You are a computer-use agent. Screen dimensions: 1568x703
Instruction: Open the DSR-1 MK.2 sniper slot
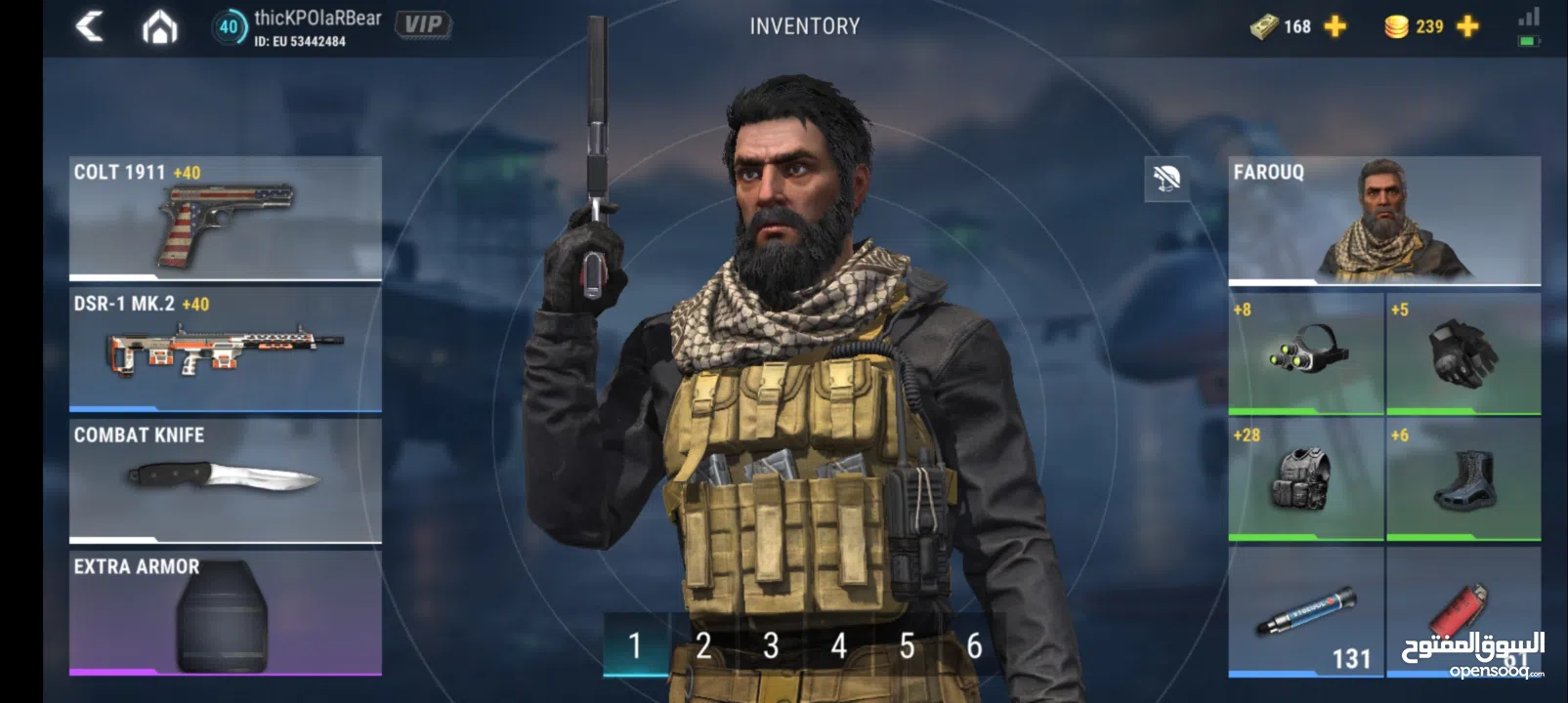pyautogui.click(x=225, y=349)
